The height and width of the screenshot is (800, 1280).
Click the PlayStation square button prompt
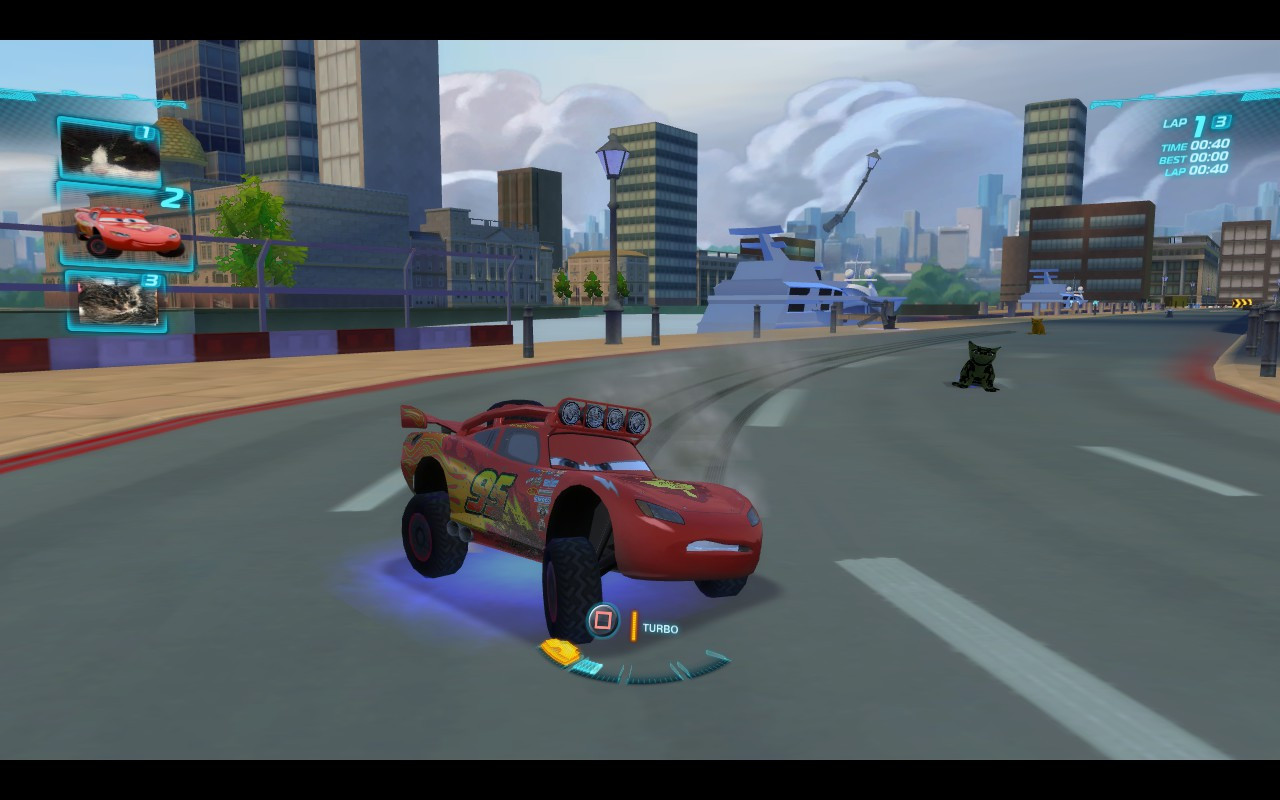[x=604, y=620]
